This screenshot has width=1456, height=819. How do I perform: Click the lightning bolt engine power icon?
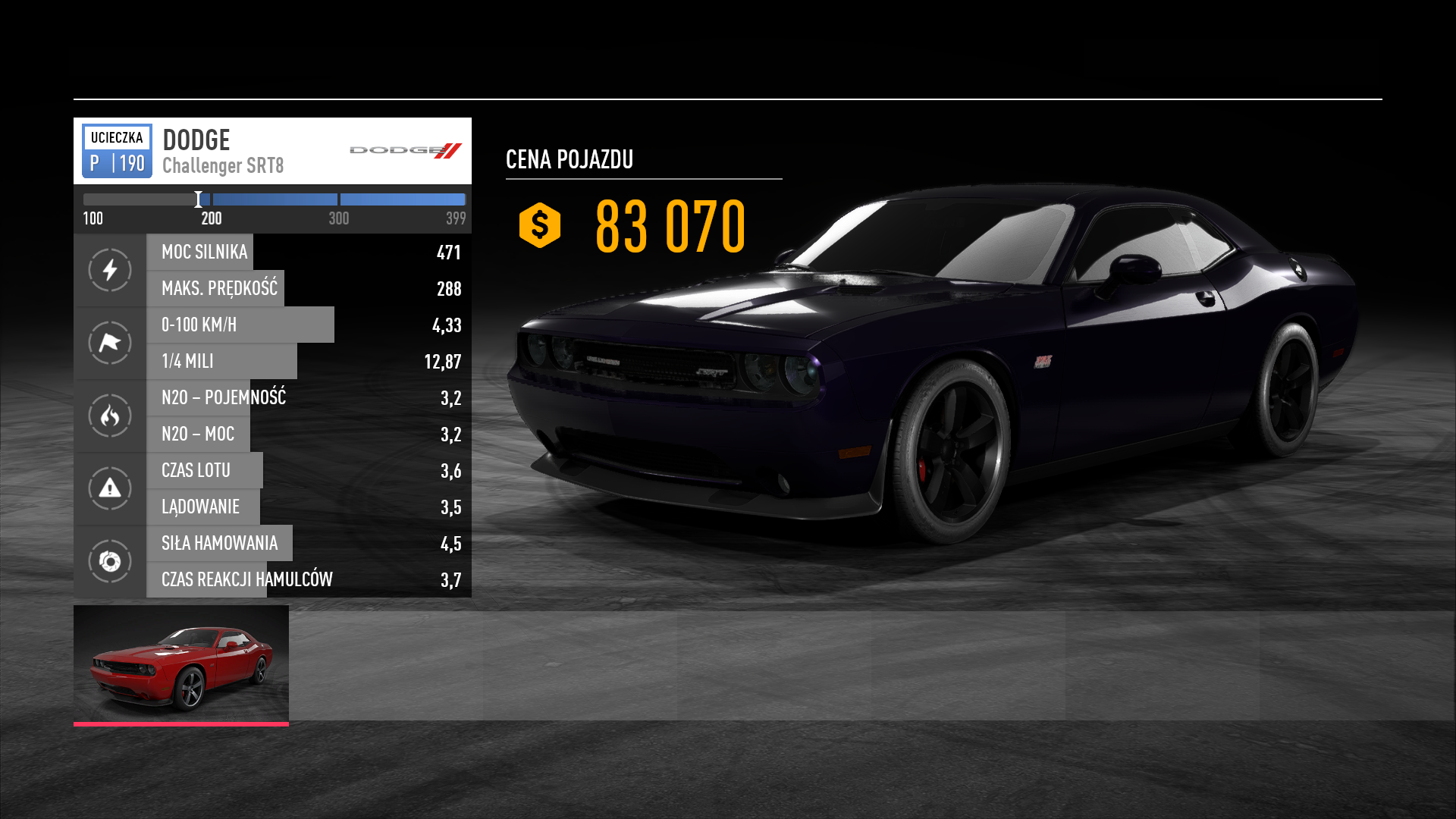(x=110, y=270)
